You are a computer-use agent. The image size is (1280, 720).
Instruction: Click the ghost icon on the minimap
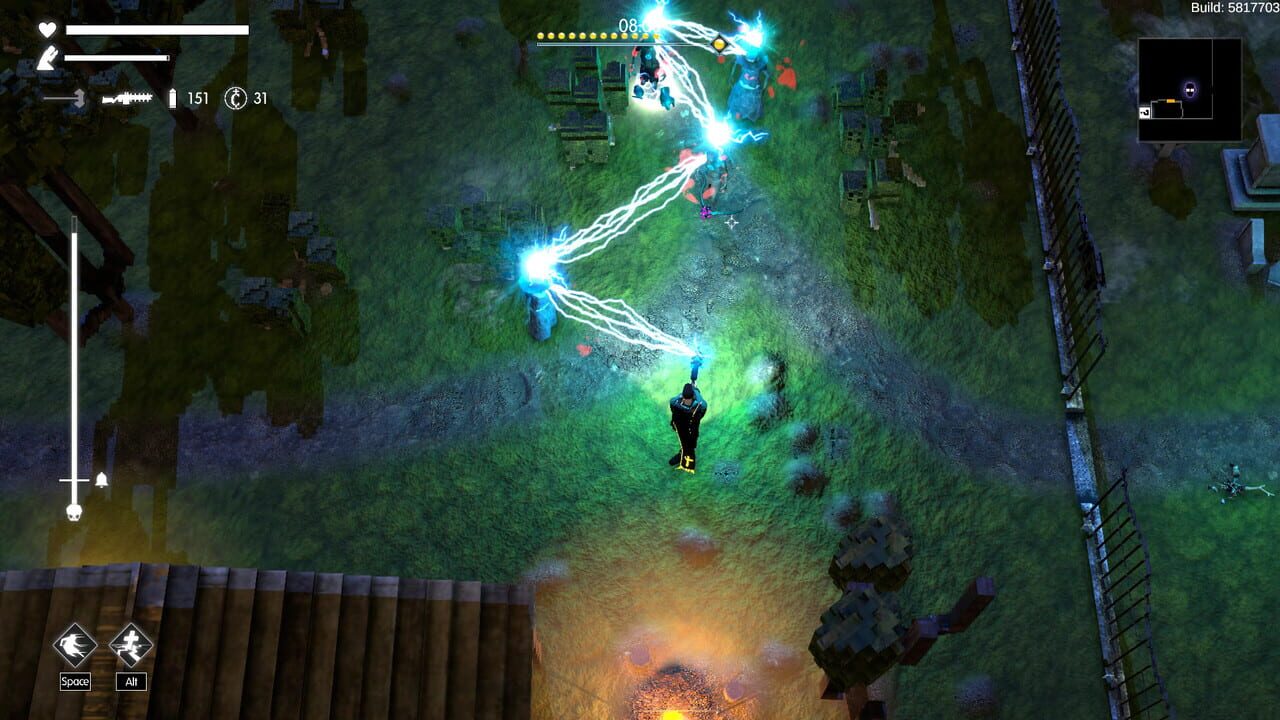(1190, 90)
